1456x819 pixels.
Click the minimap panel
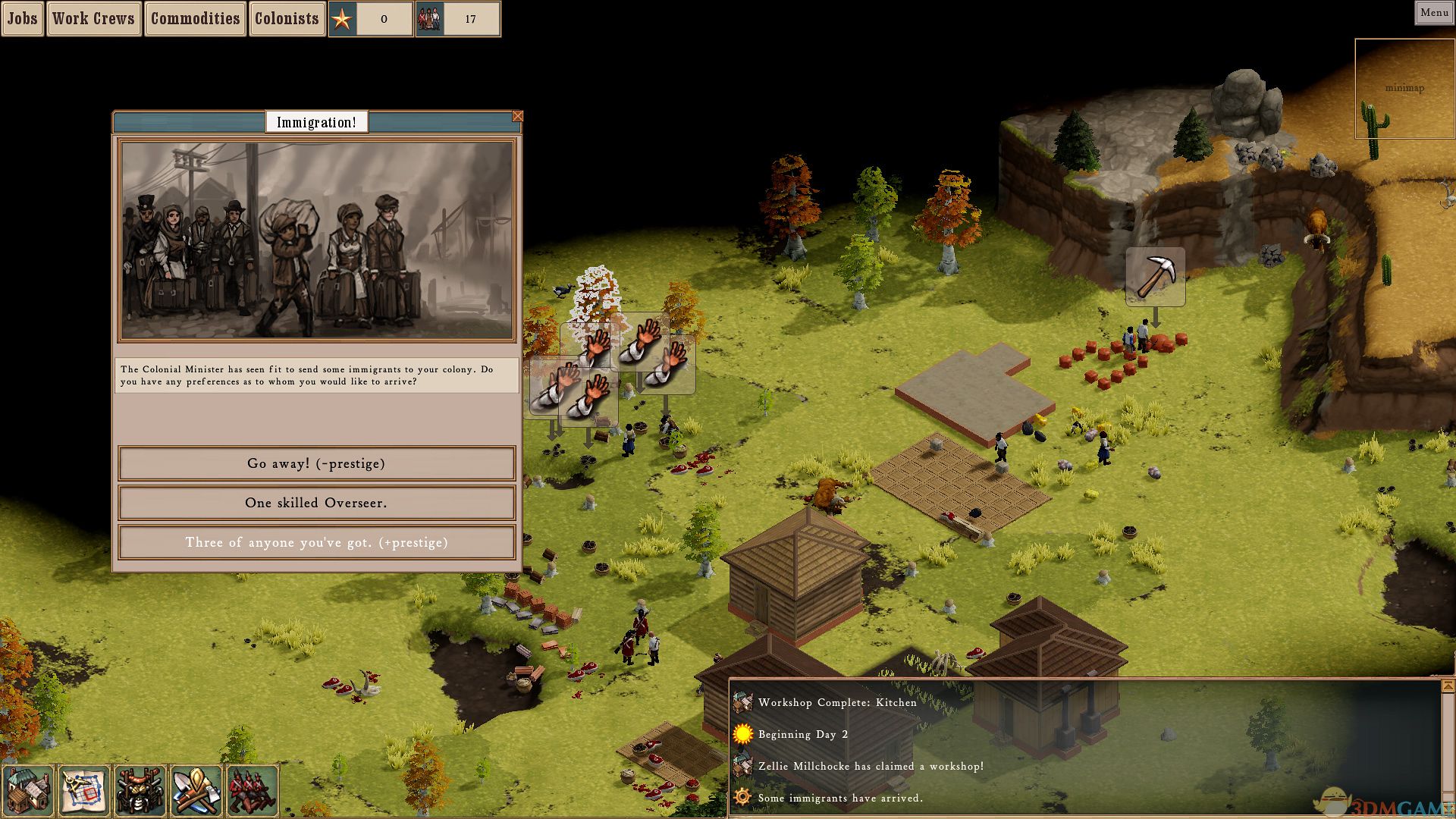point(1404,88)
